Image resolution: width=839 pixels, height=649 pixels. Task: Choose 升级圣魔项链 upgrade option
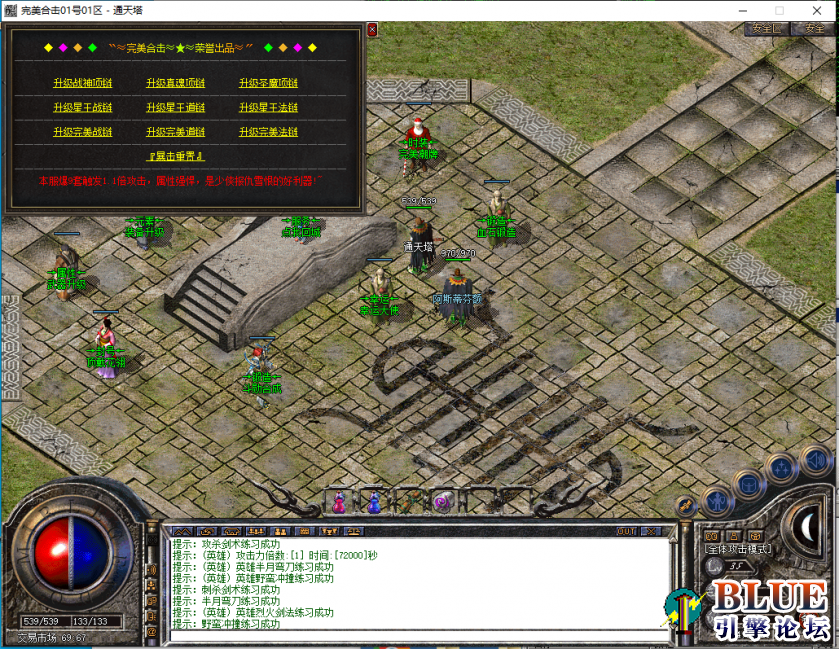point(268,83)
